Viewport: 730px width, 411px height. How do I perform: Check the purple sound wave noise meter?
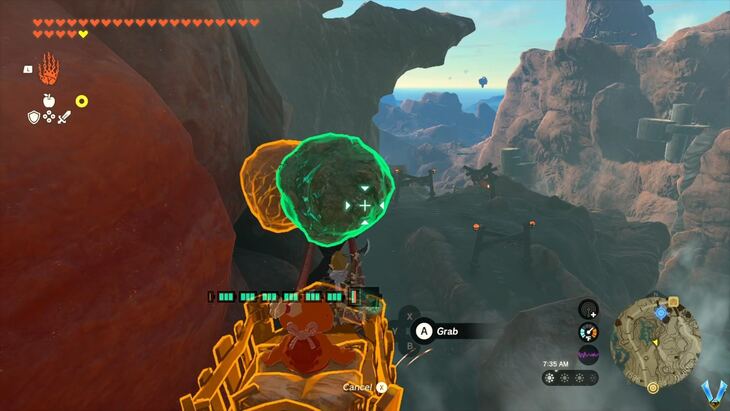click(588, 354)
